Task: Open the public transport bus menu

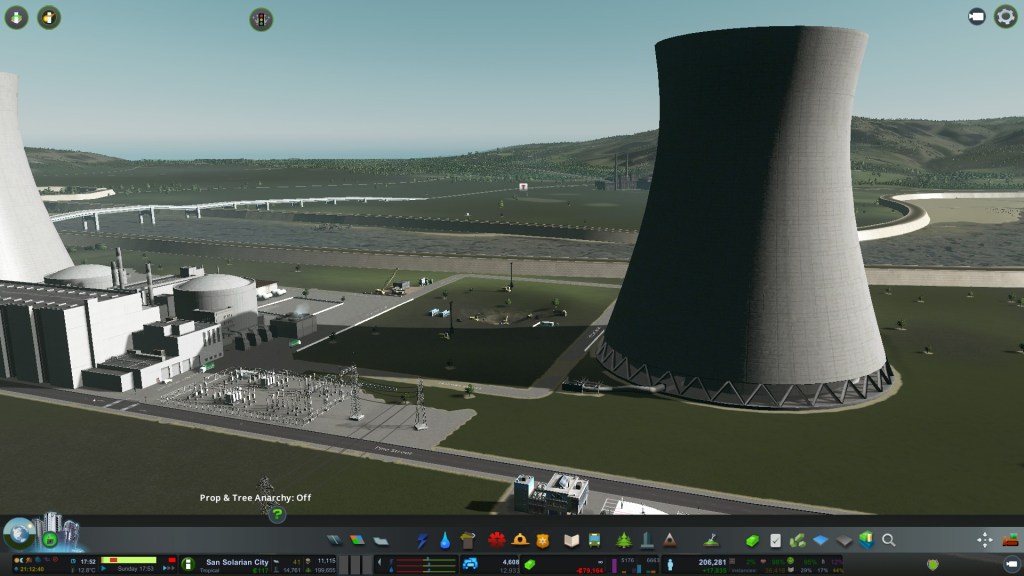Action: (594, 540)
